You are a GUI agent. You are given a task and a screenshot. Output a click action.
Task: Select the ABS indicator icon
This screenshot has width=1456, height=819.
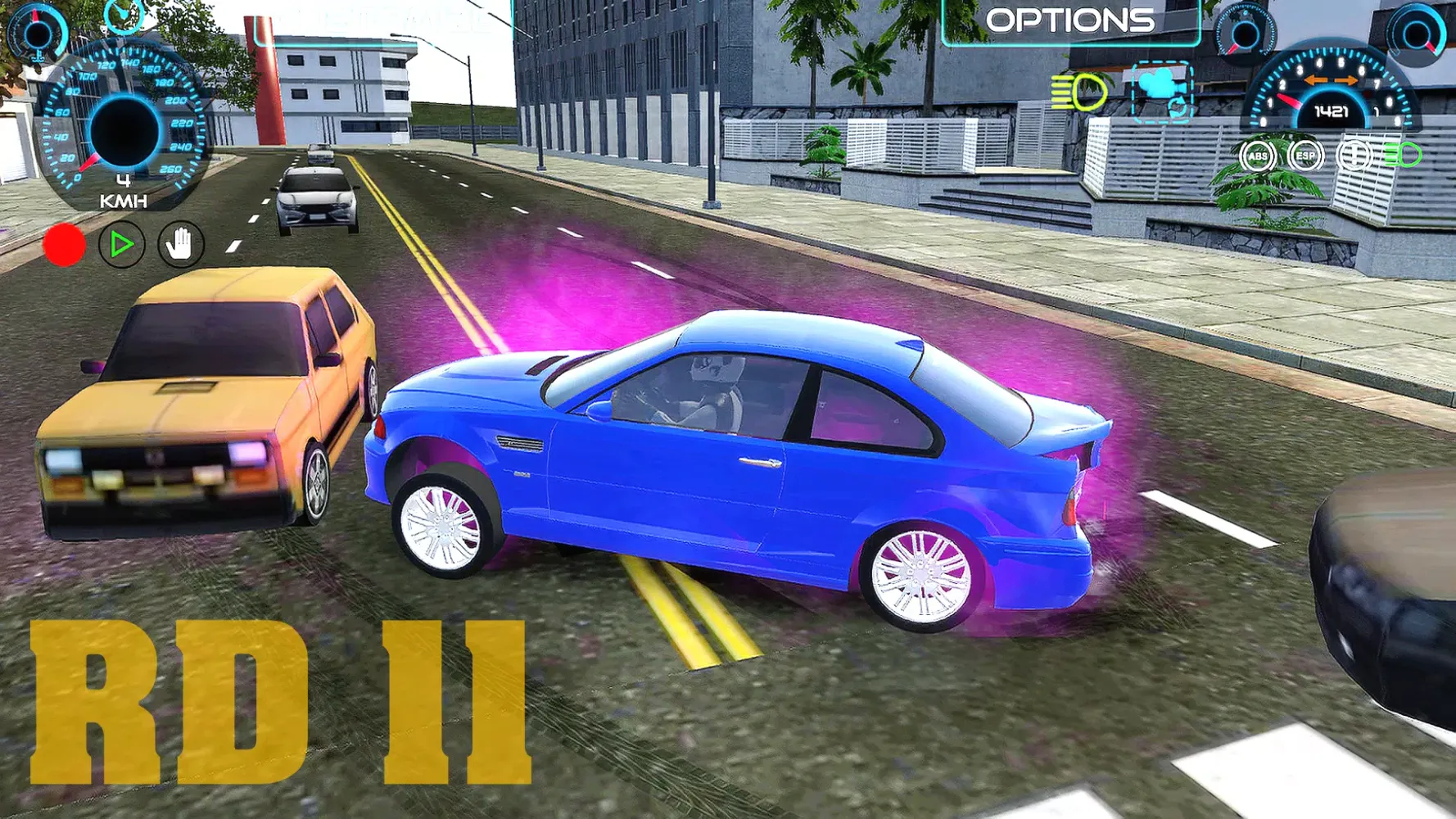point(1259,156)
